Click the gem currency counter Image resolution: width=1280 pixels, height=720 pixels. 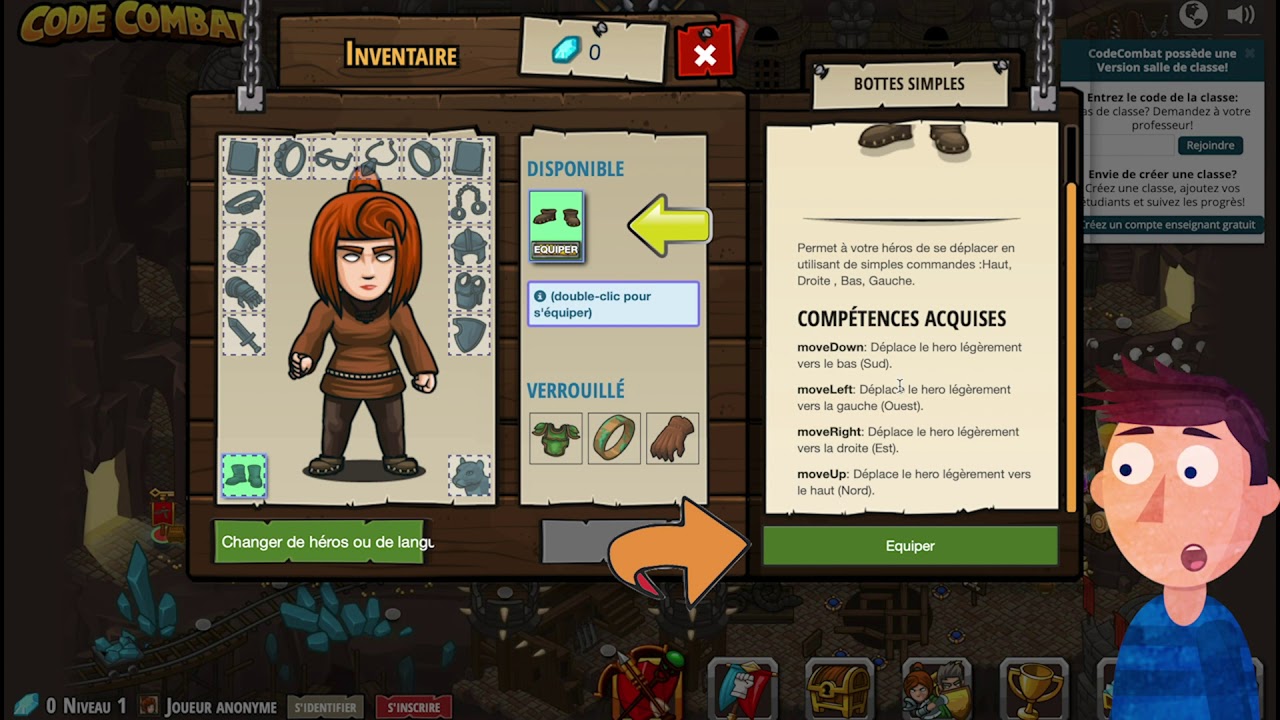(579, 52)
